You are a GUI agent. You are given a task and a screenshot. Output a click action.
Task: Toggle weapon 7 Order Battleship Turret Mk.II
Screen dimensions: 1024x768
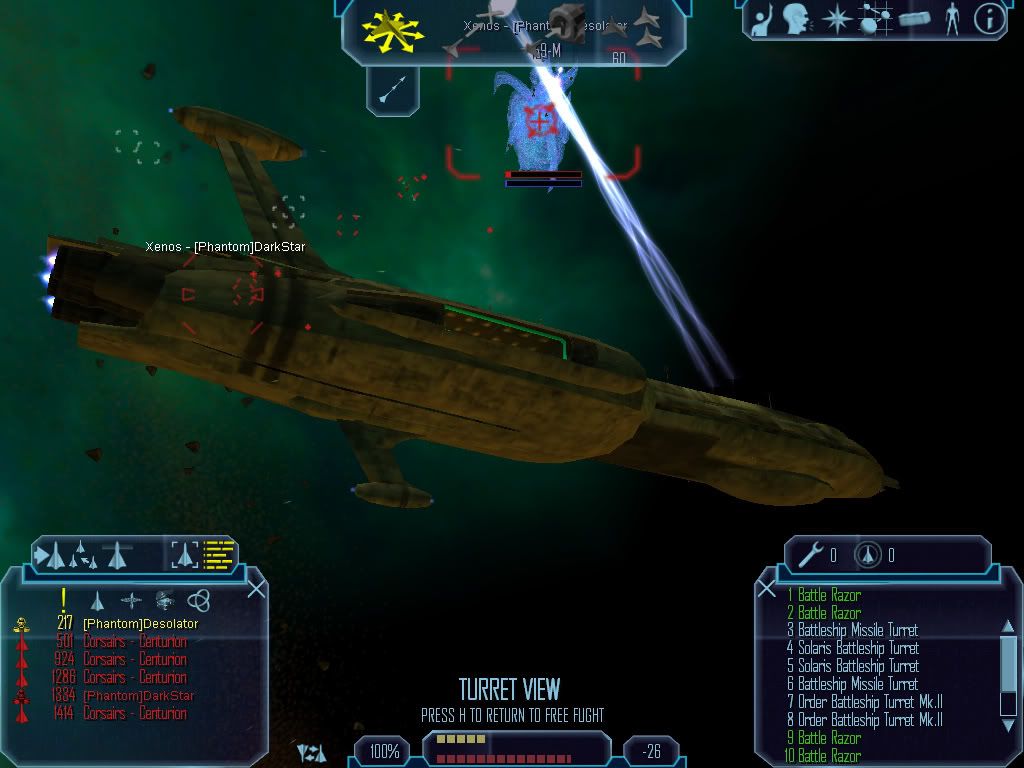point(864,702)
